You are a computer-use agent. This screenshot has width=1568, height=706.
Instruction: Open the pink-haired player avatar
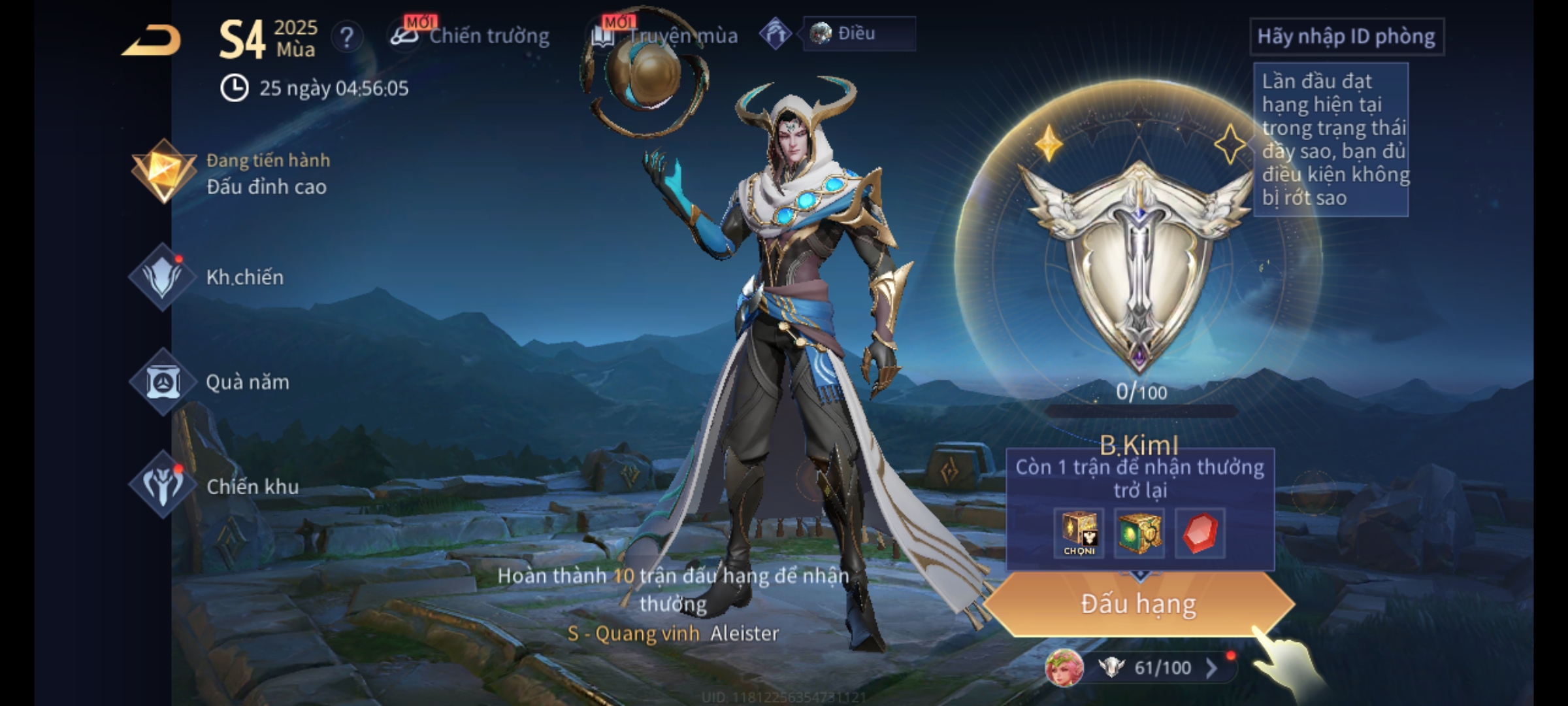tap(1064, 667)
